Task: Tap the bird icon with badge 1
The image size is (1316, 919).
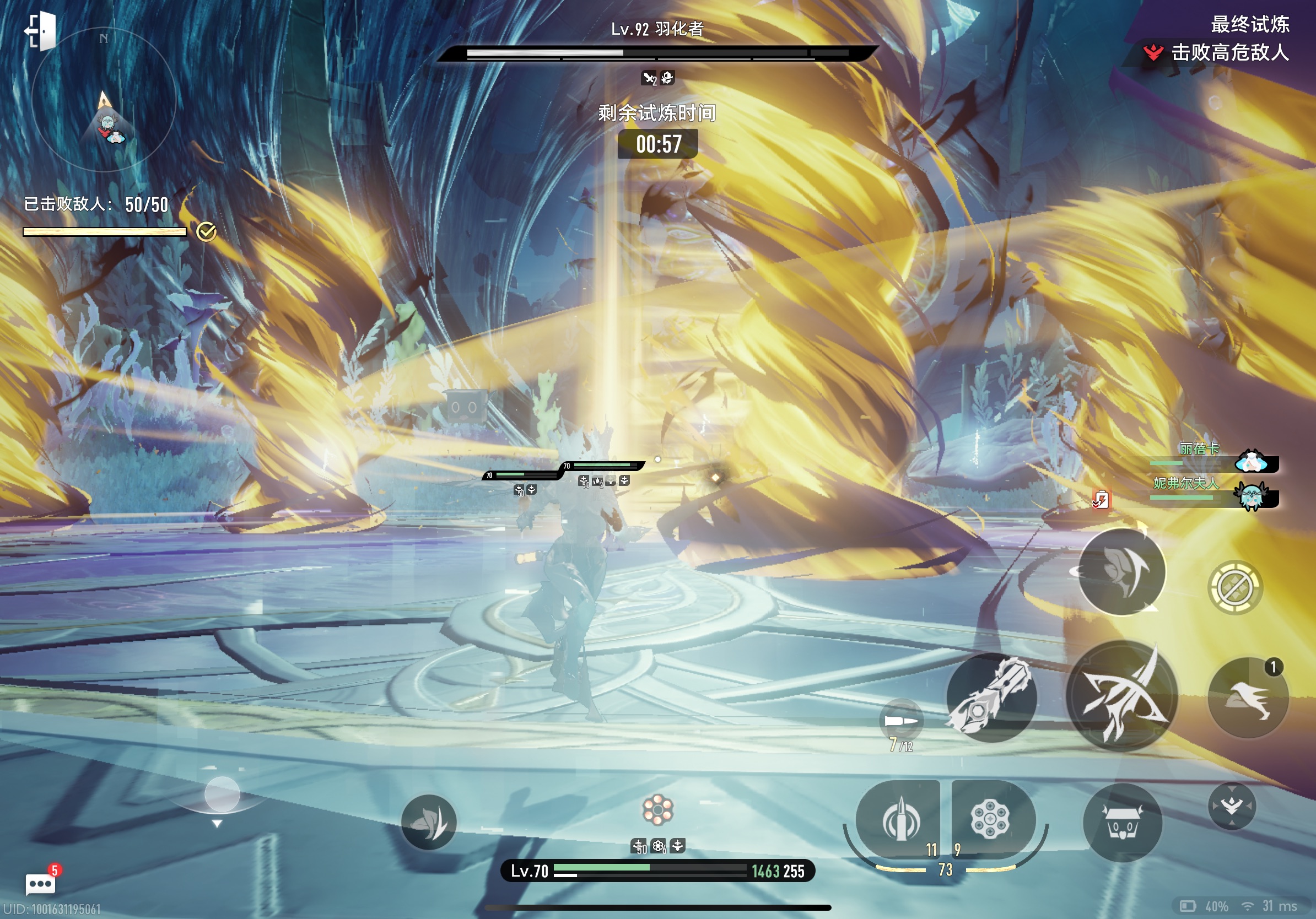Action: (x=1248, y=698)
